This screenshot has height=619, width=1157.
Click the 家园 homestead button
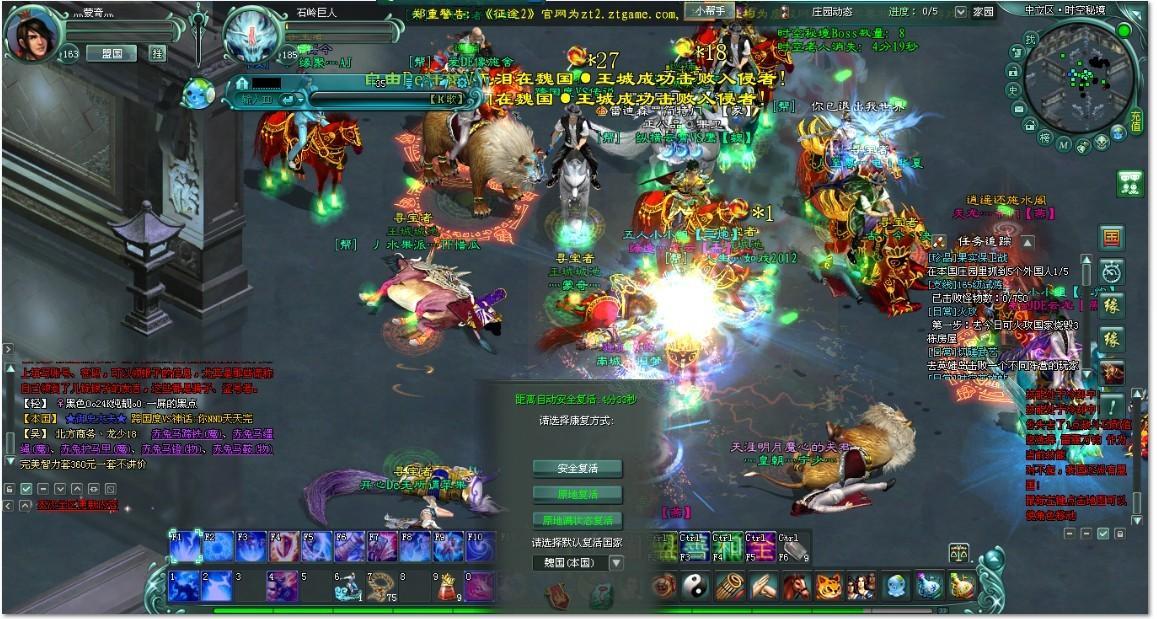(x=983, y=11)
